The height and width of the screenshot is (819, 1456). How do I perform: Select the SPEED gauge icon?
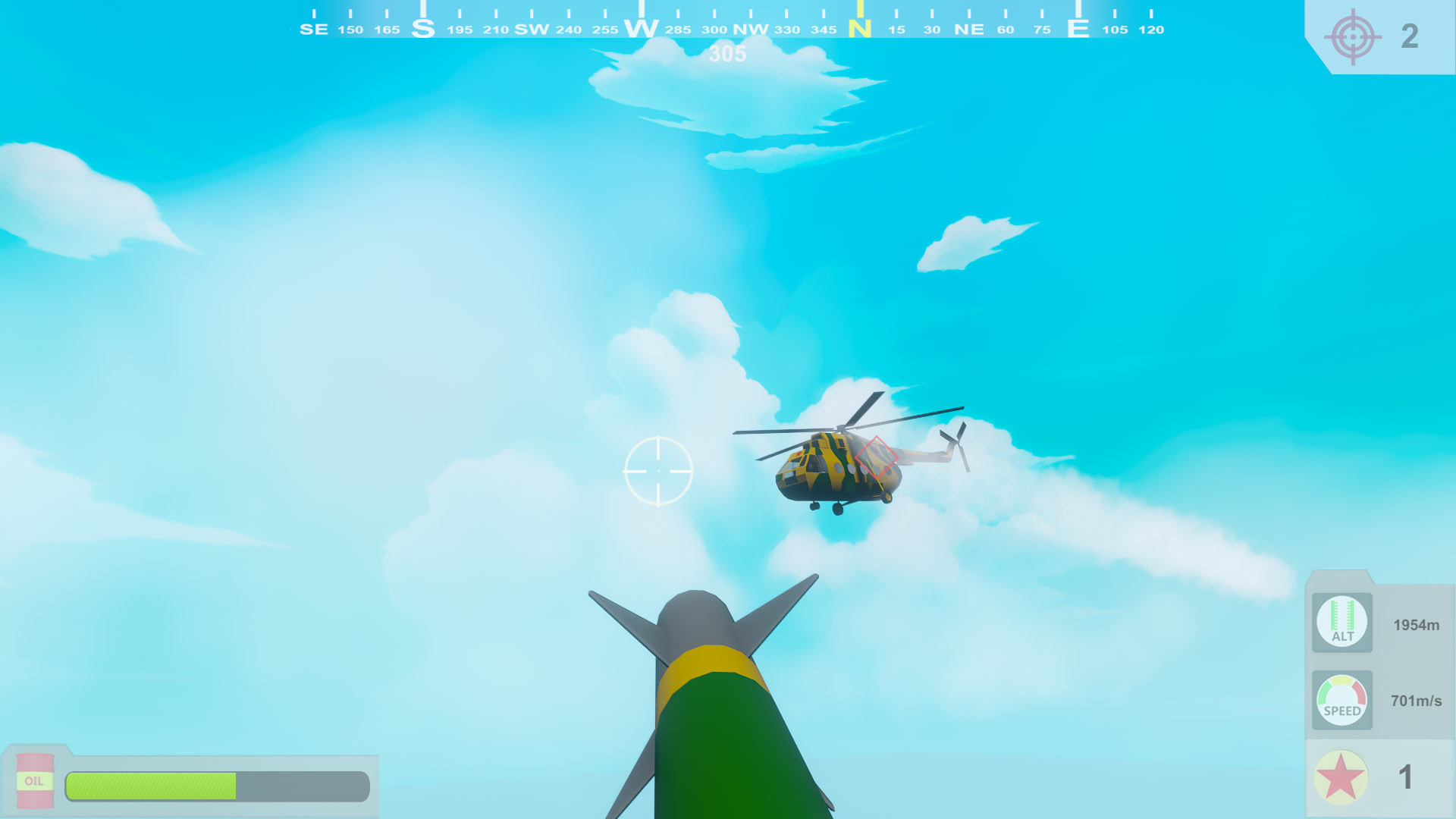click(x=1341, y=701)
